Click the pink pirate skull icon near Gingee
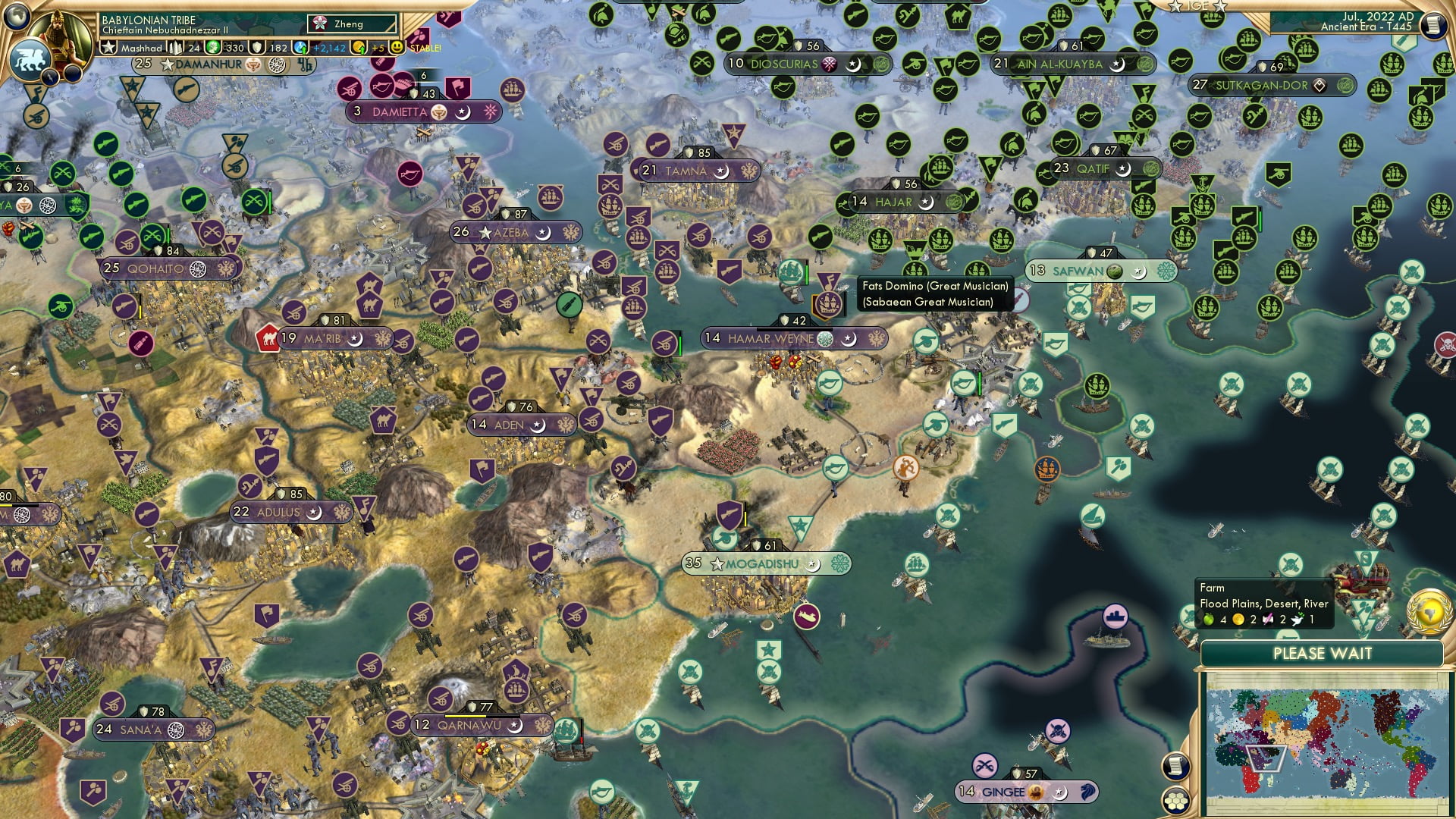Image resolution: width=1456 pixels, height=819 pixels. [x=1058, y=731]
